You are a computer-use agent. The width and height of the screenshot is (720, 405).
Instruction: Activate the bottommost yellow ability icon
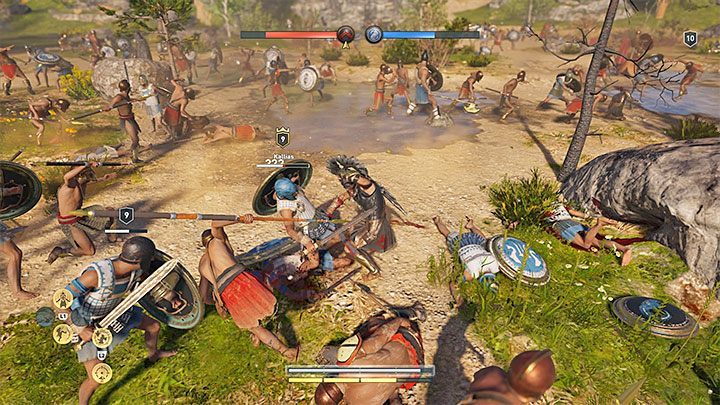(101, 372)
